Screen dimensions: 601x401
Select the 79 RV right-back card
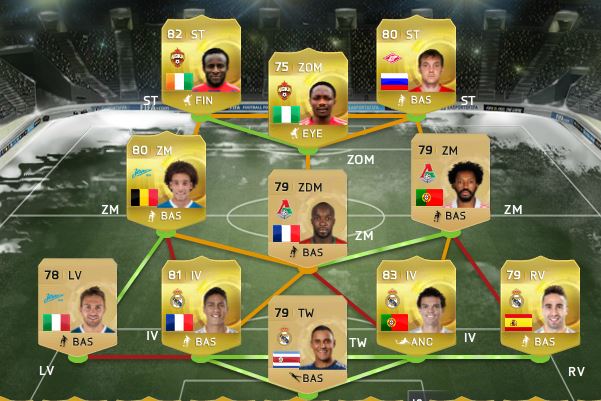point(540,306)
